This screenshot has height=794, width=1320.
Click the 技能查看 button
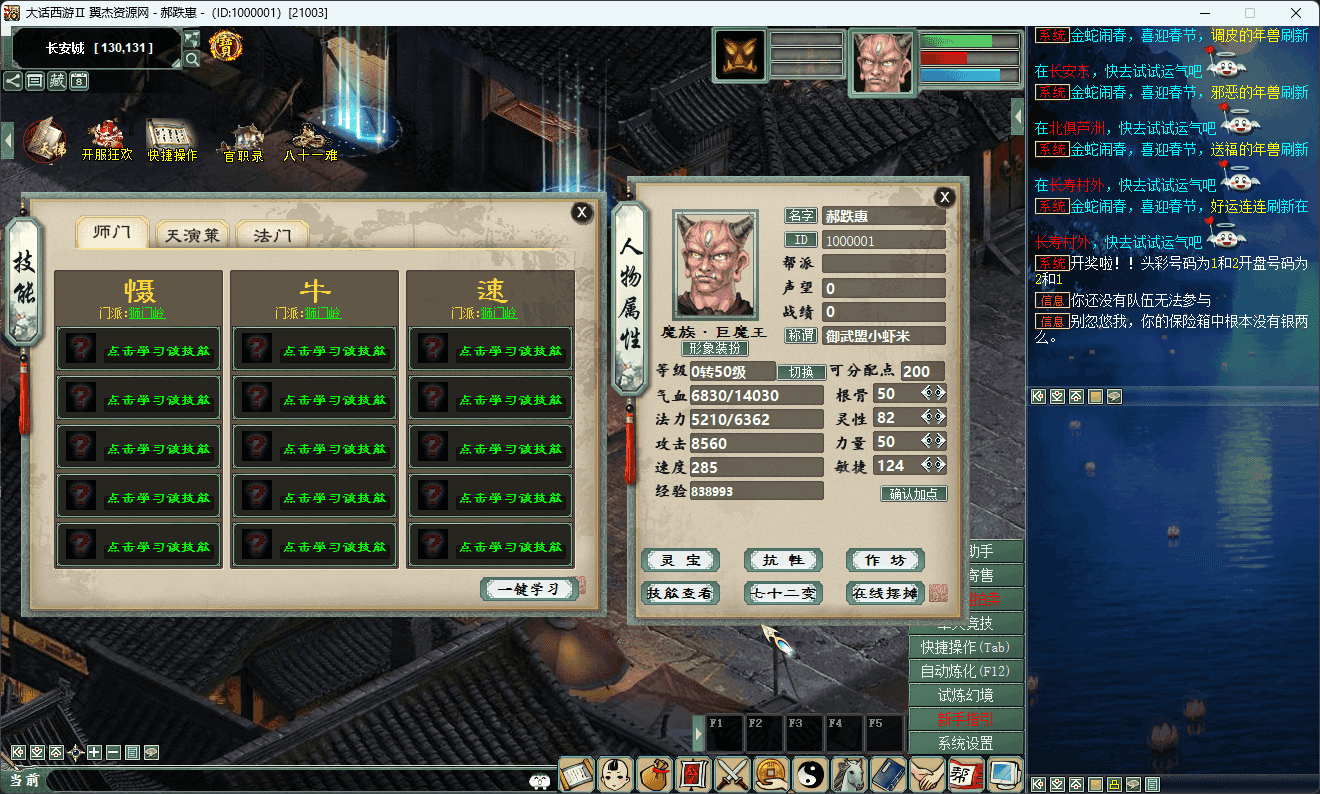[680, 593]
